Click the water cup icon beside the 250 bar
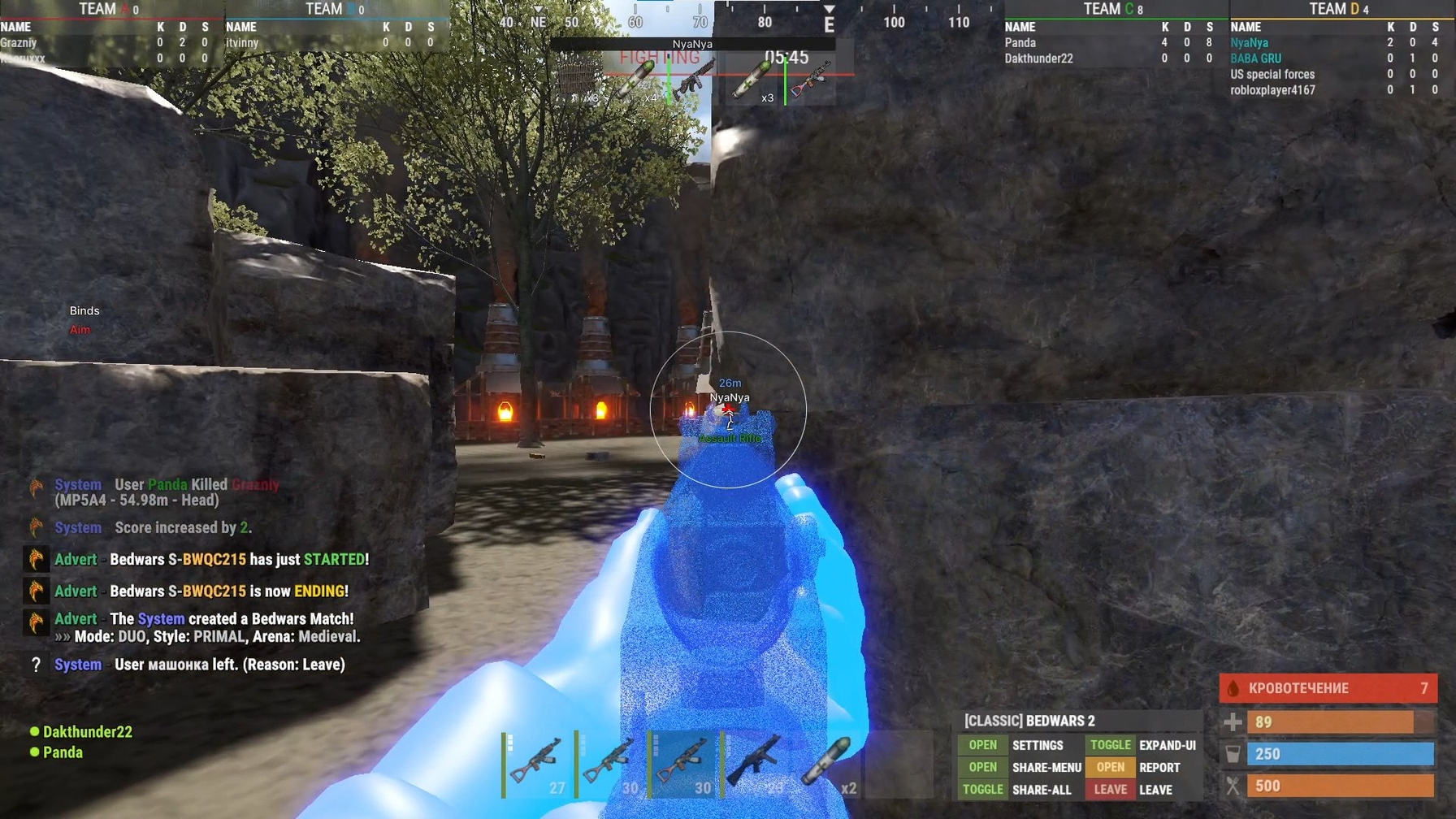This screenshot has width=1456, height=819. tap(1234, 753)
